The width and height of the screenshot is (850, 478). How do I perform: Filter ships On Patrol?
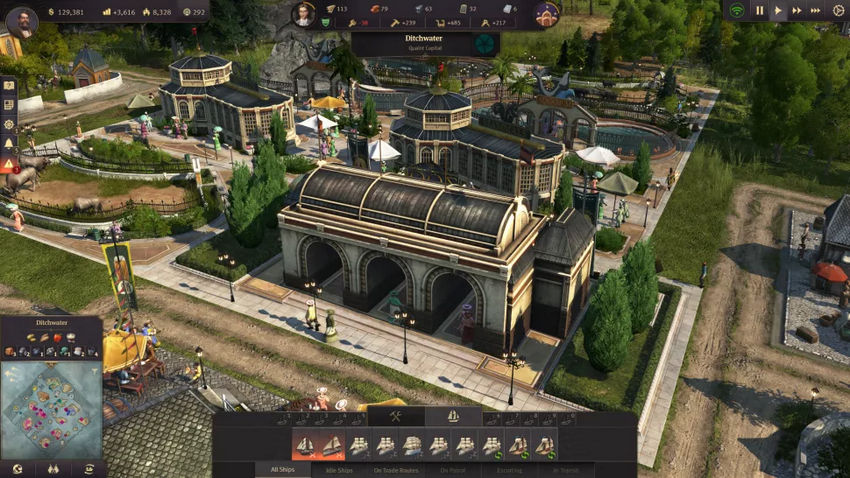click(x=453, y=470)
